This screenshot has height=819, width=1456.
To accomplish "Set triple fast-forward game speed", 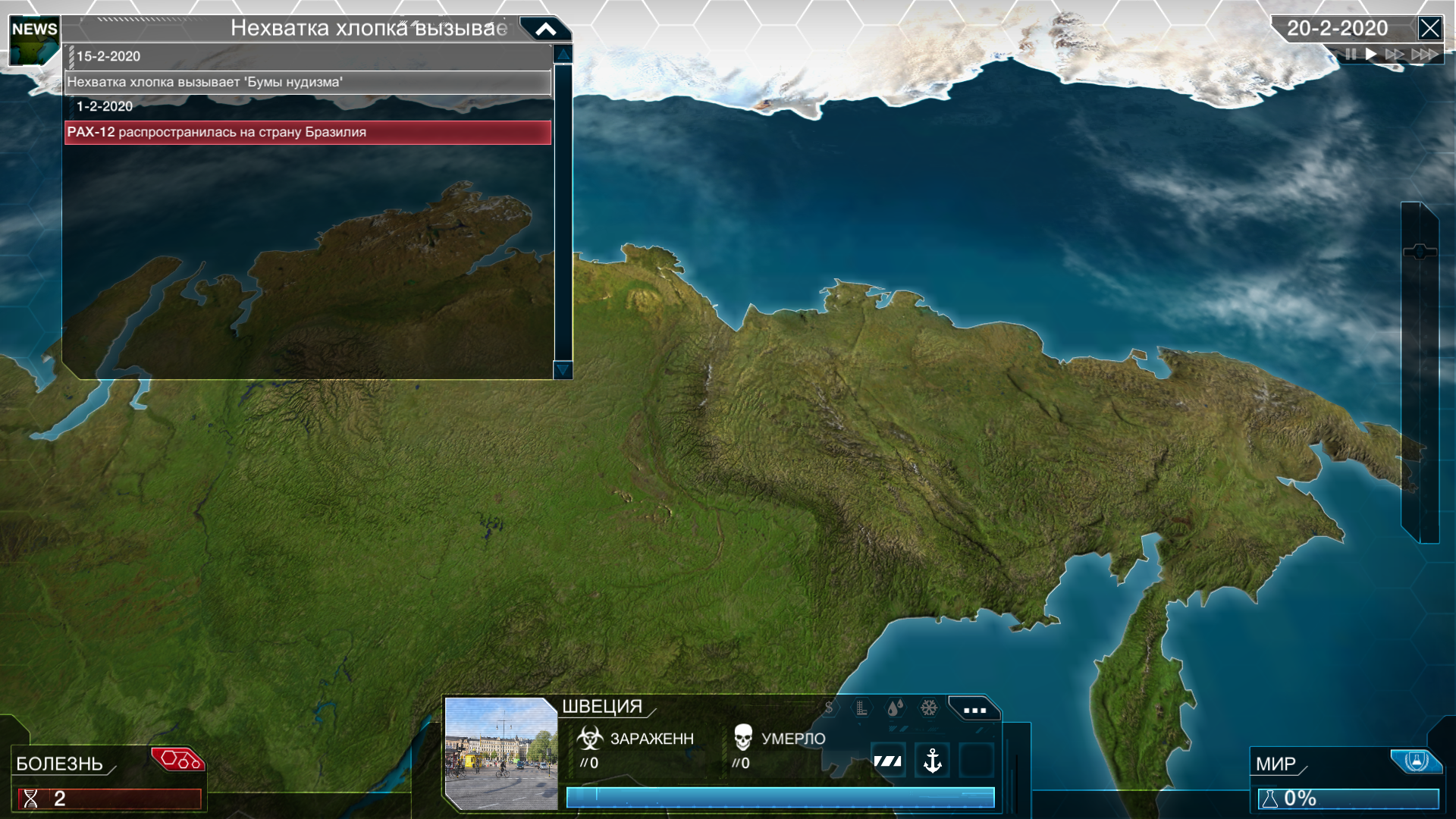I will pos(1424,55).
